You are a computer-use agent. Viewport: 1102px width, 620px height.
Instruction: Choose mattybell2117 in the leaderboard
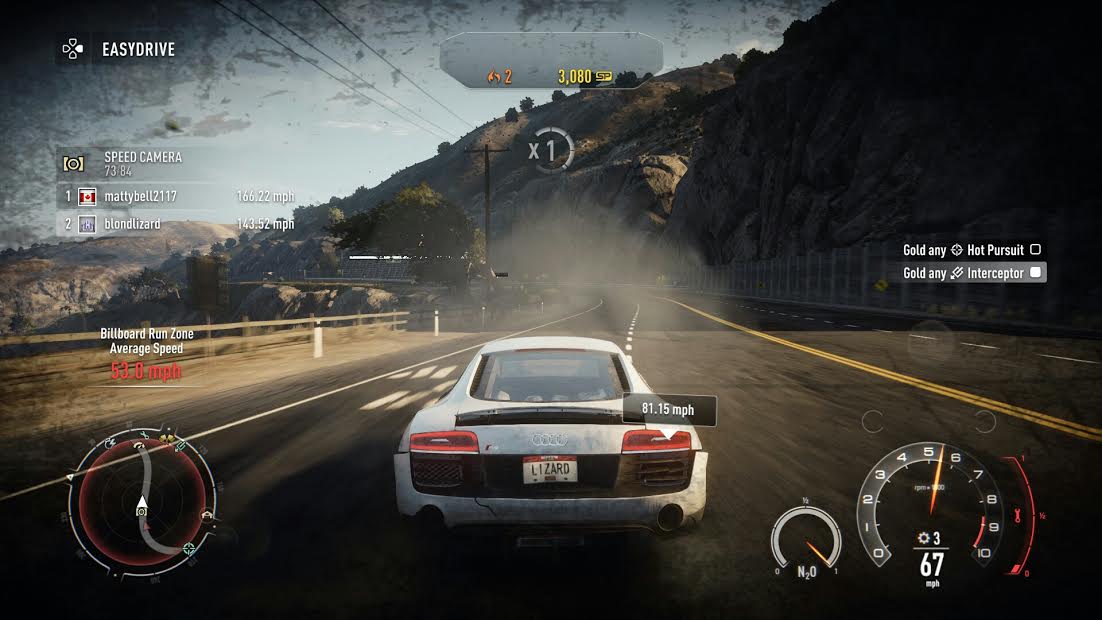point(140,197)
